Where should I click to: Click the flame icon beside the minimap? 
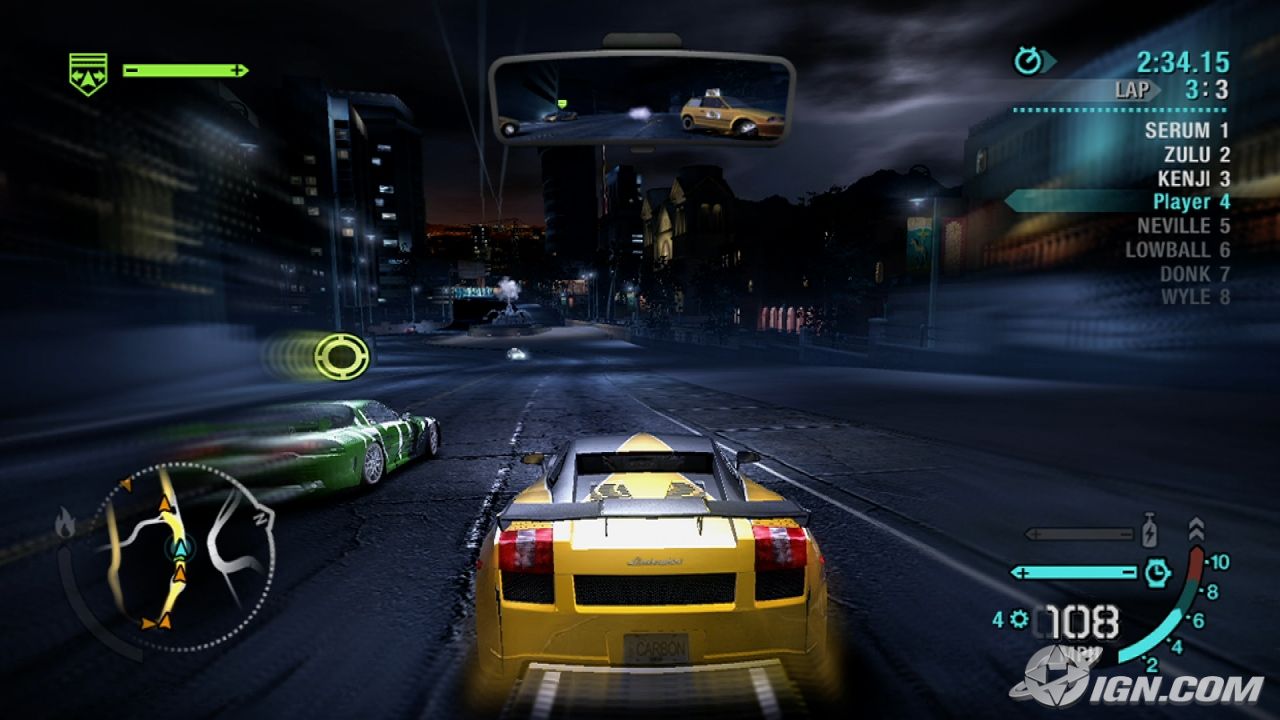(66, 523)
